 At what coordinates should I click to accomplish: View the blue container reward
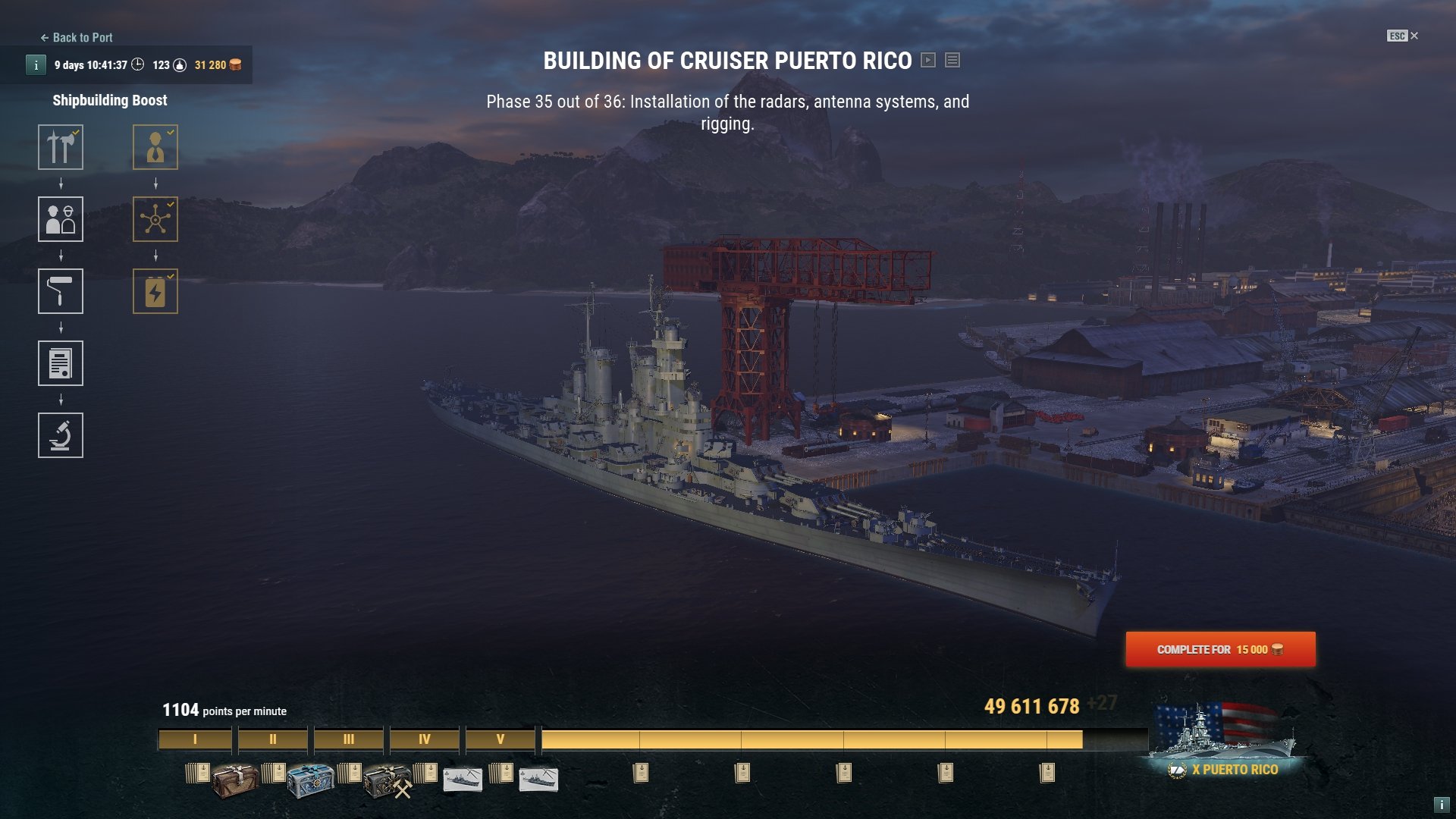(310, 780)
